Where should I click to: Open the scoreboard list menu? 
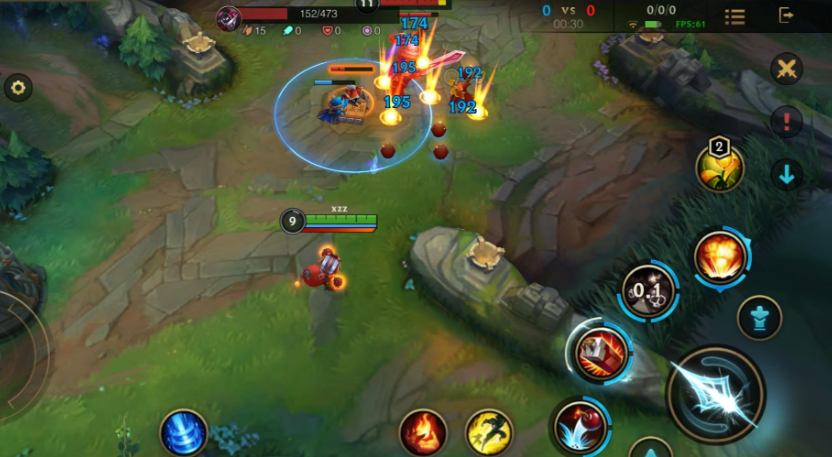(735, 16)
